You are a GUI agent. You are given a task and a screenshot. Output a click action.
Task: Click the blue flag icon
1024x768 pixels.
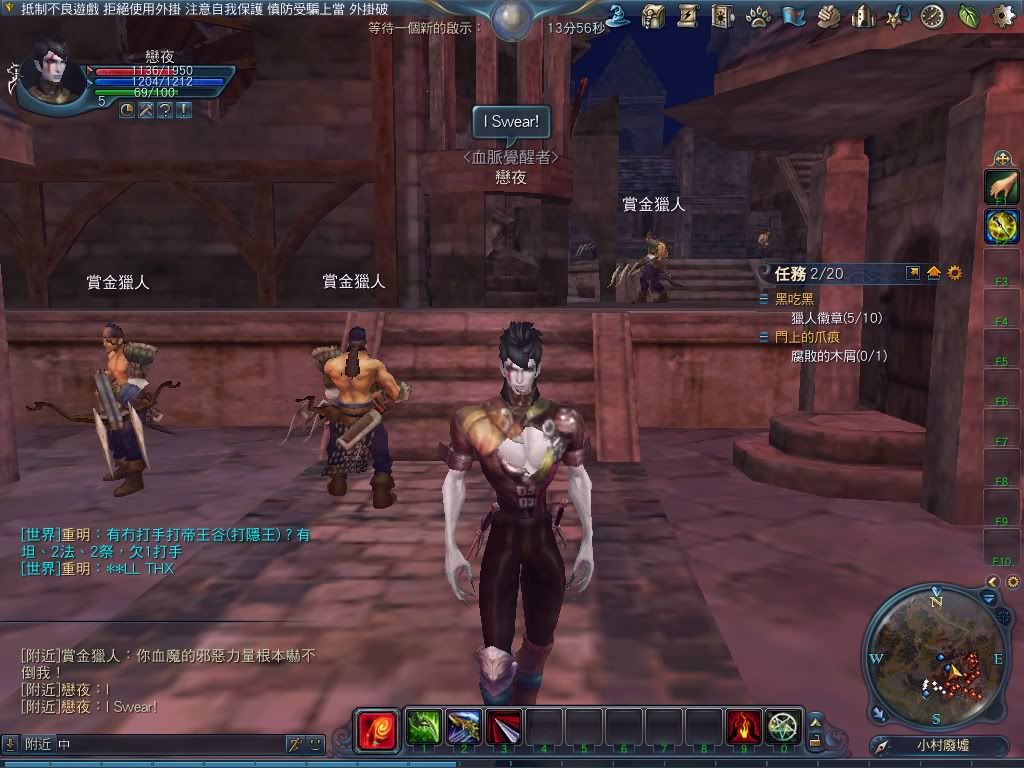pos(793,16)
